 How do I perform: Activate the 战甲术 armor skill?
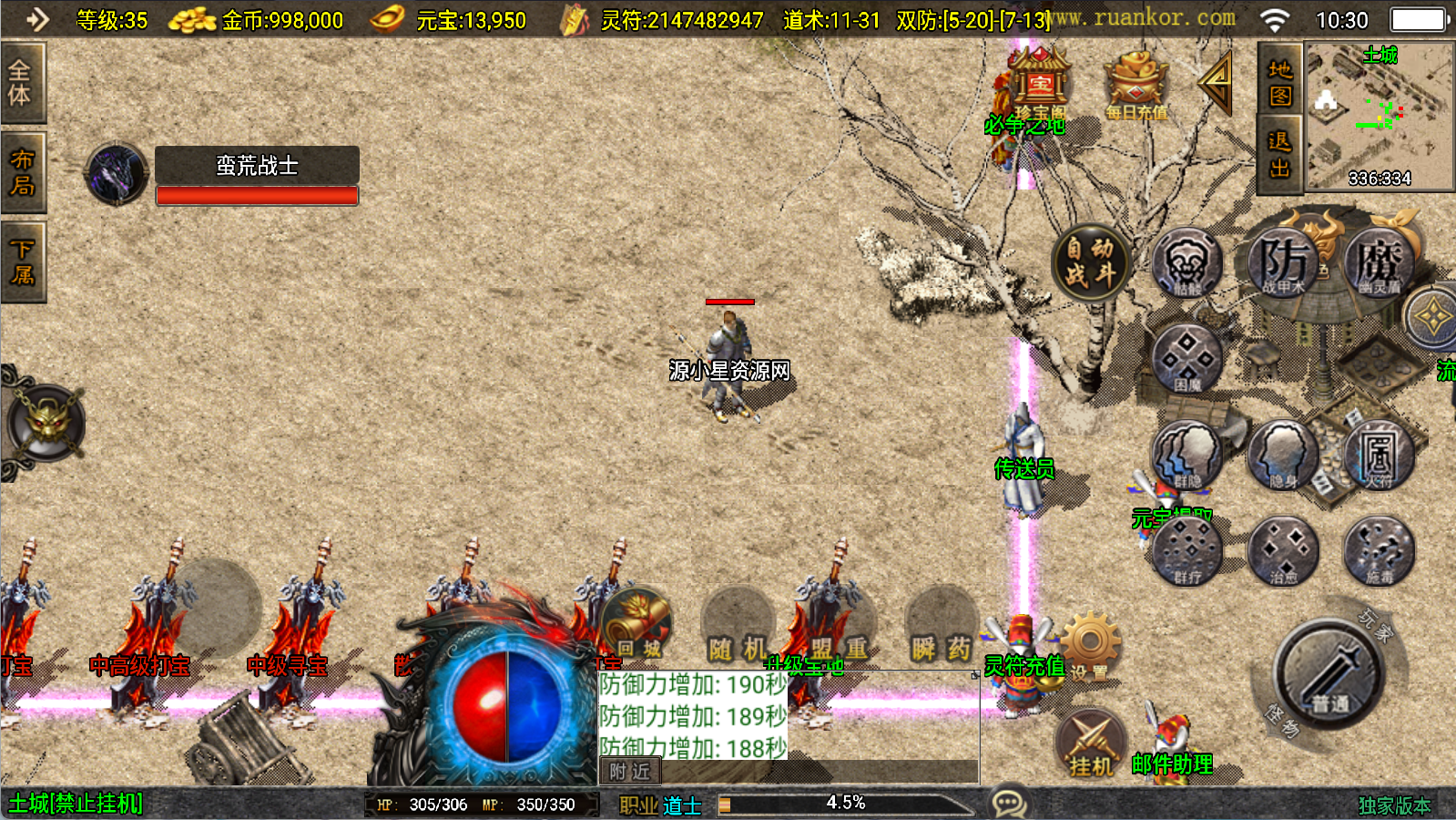[x=1283, y=262]
